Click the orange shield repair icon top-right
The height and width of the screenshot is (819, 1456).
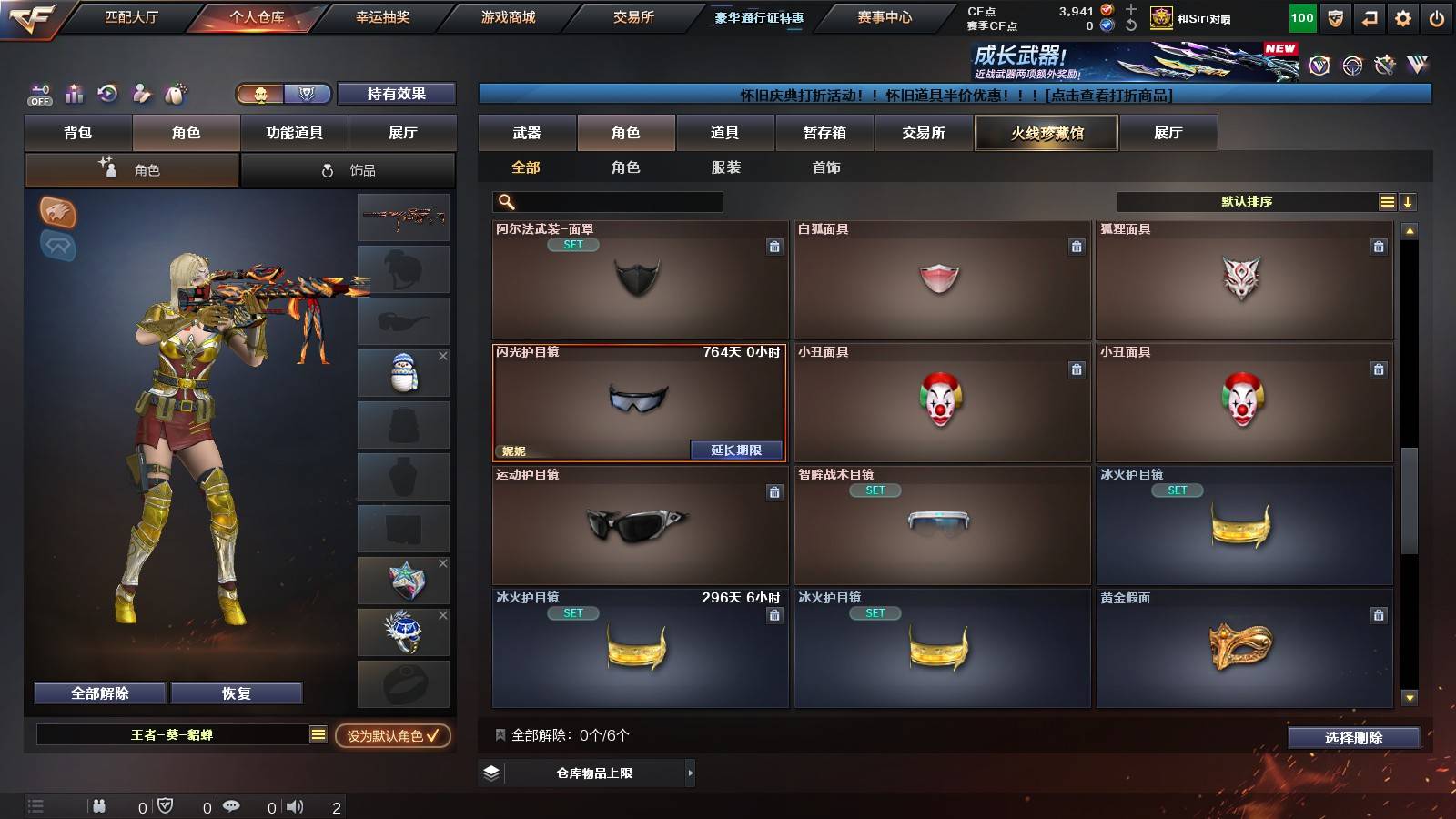click(1334, 16)
